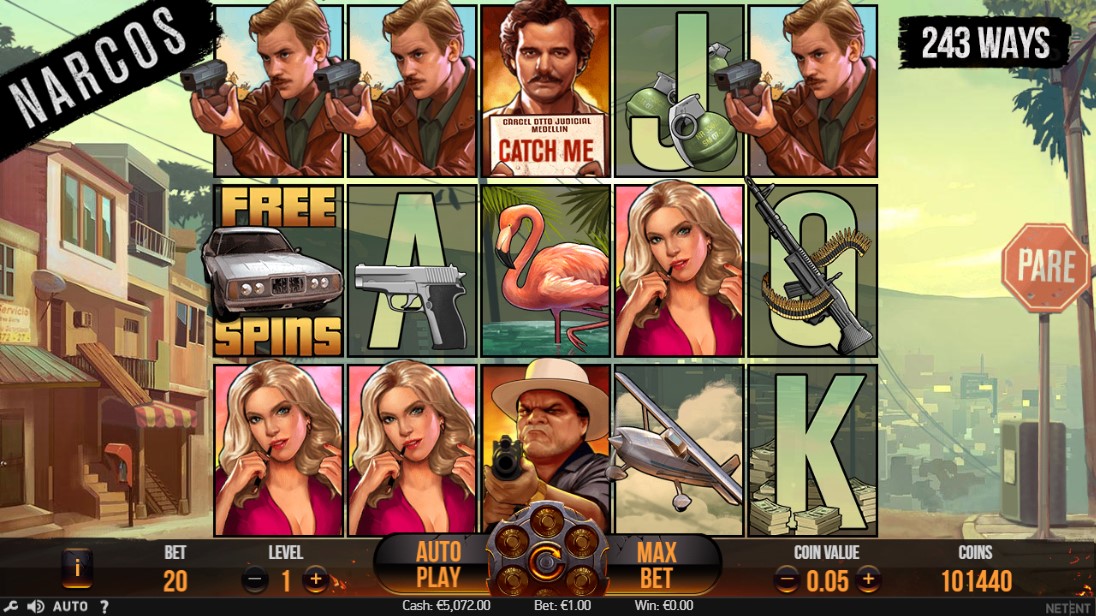This screenshot has height=616, width=1096.
Task: Raise the coin value
Action: coord(868,579)
